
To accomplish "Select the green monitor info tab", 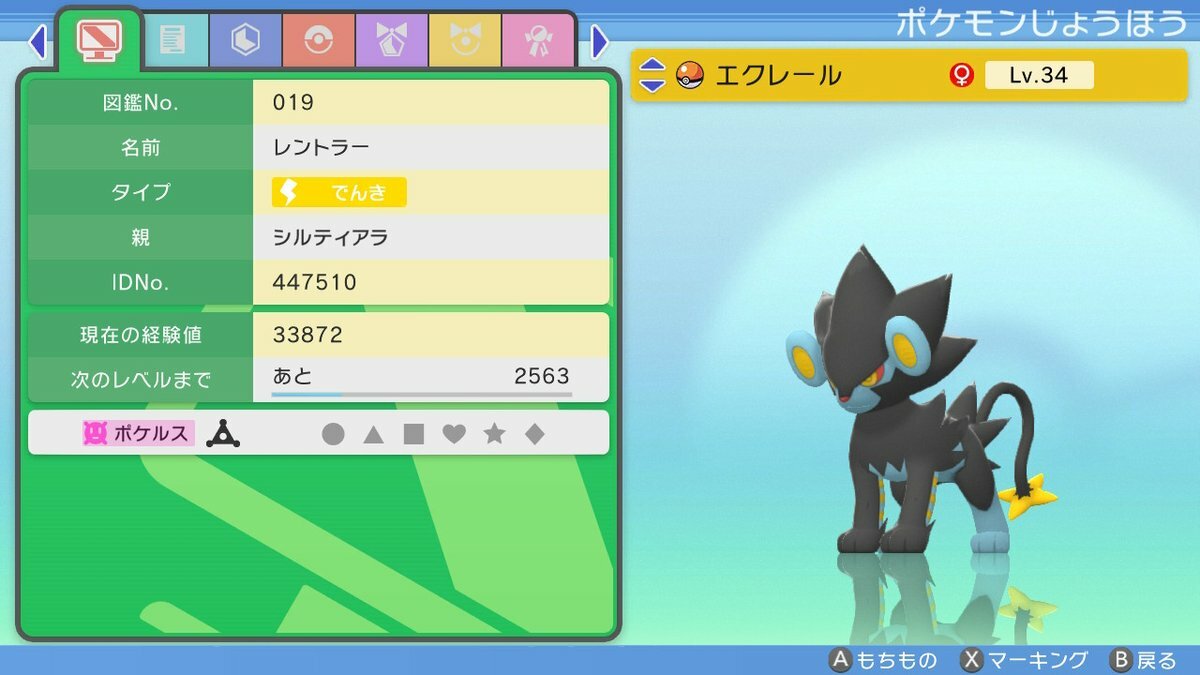I will (100, 40).
